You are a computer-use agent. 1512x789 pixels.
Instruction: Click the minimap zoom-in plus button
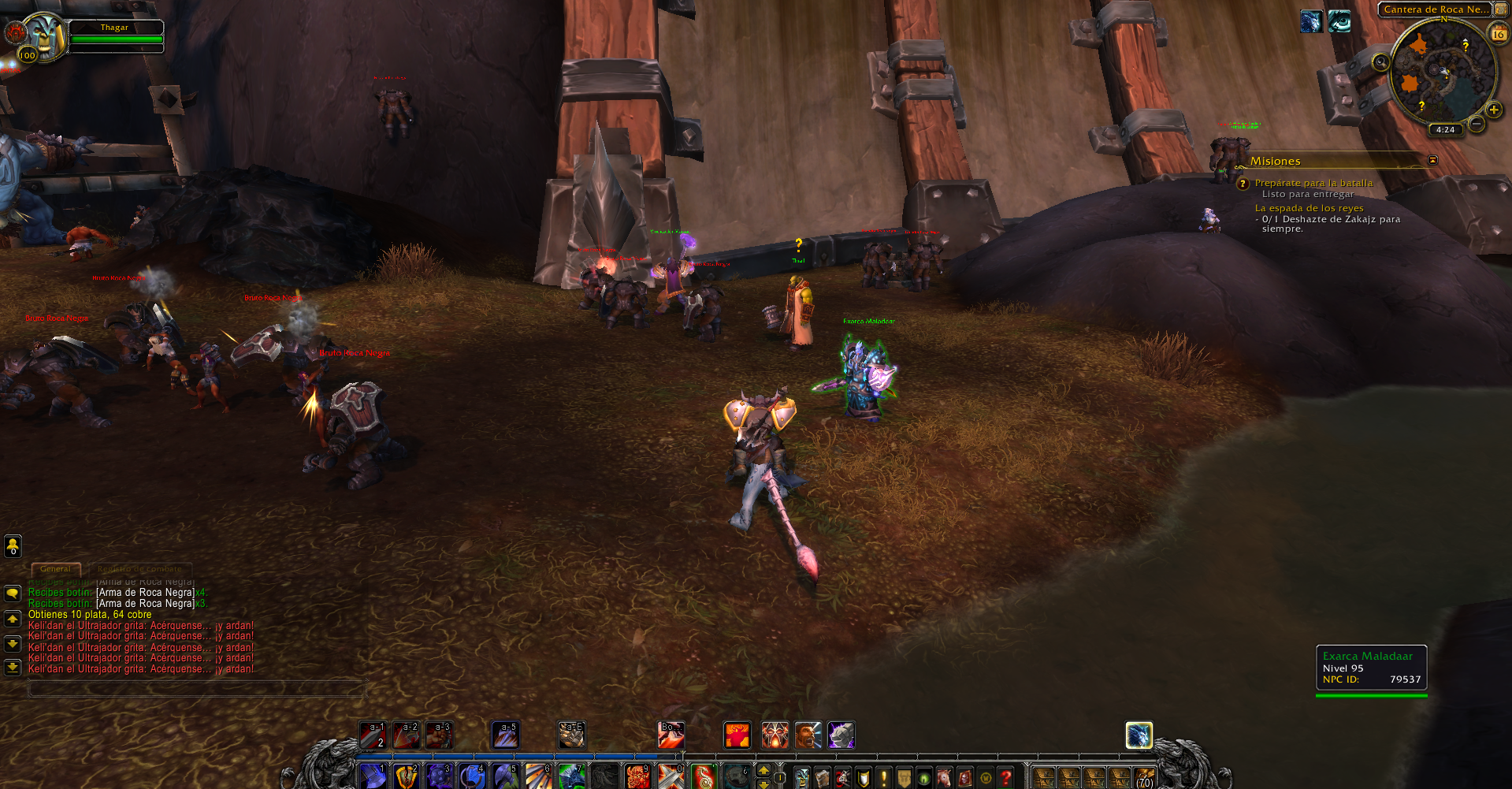click(1493, 110)
